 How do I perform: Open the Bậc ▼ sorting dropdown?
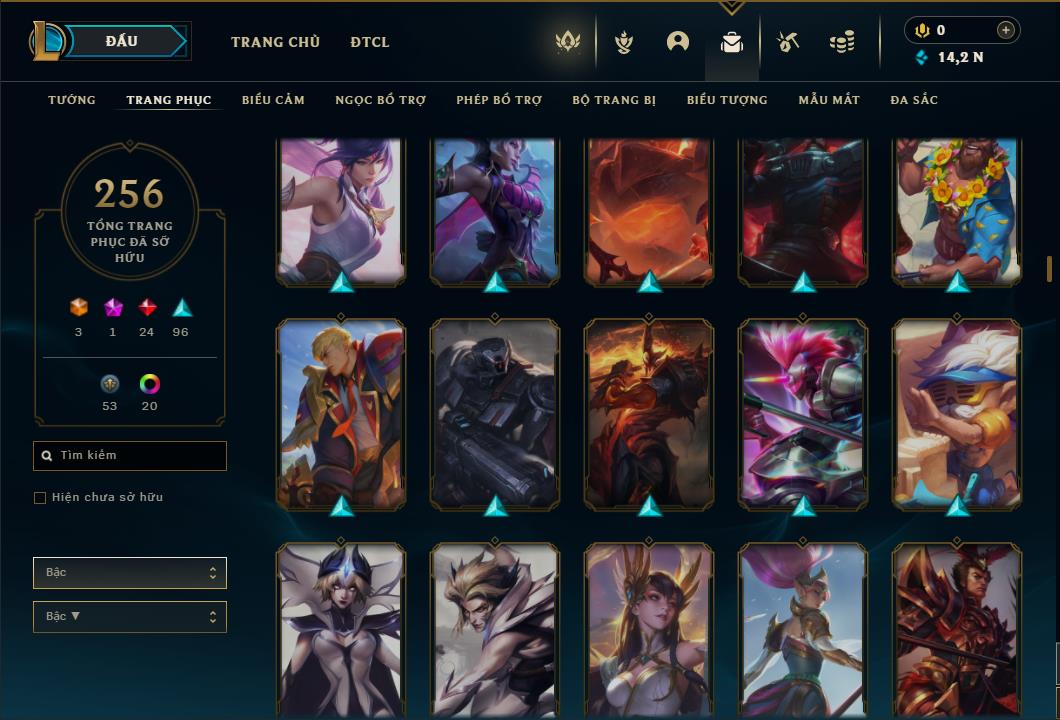tap(130, 617)
